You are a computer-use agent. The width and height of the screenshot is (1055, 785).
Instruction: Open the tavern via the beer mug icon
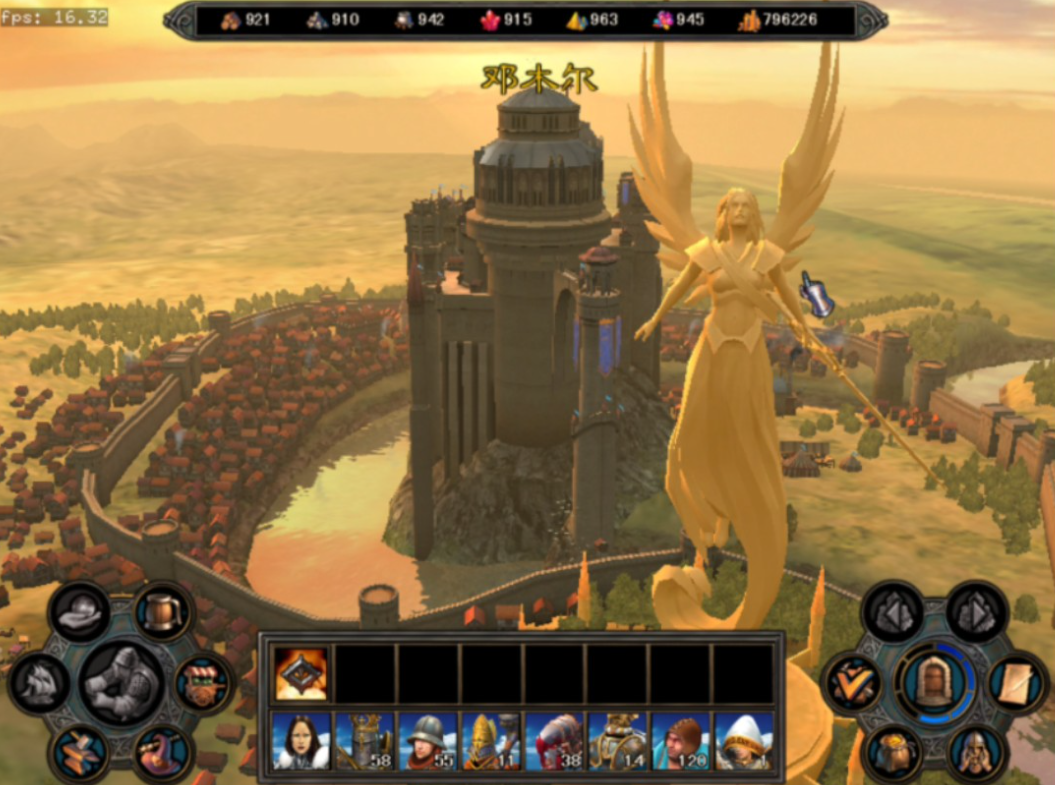pos(162,612)
